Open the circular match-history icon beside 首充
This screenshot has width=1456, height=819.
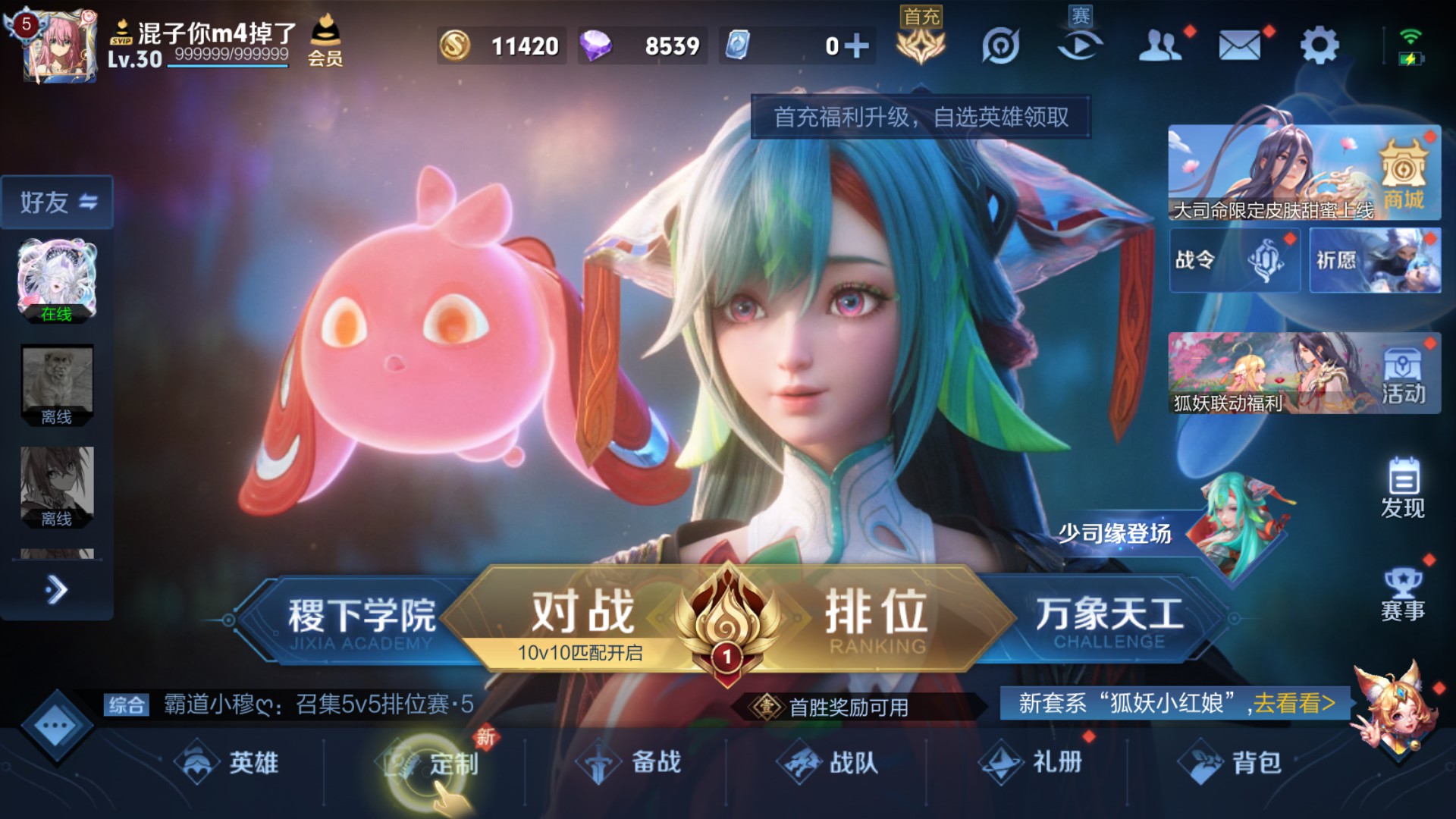coord(1000,44)
